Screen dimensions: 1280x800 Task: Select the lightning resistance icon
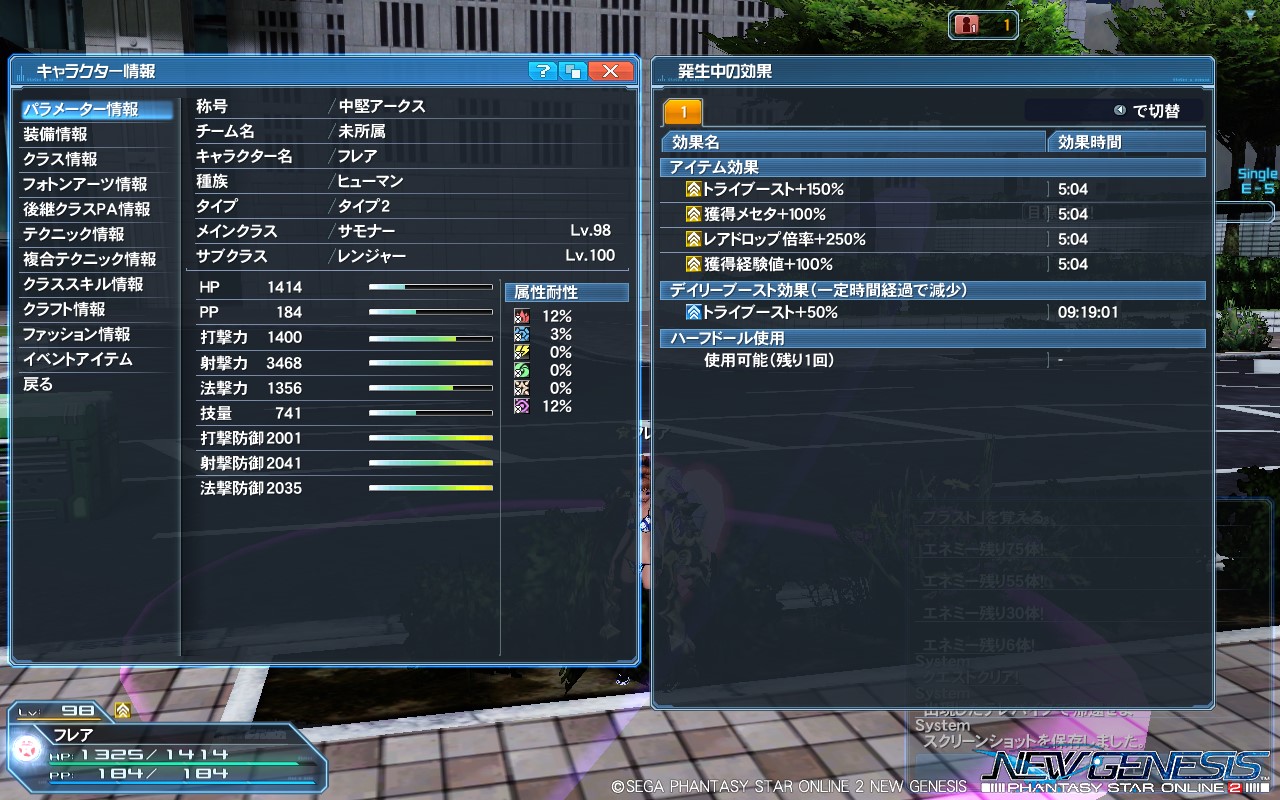tap(522, 352)
